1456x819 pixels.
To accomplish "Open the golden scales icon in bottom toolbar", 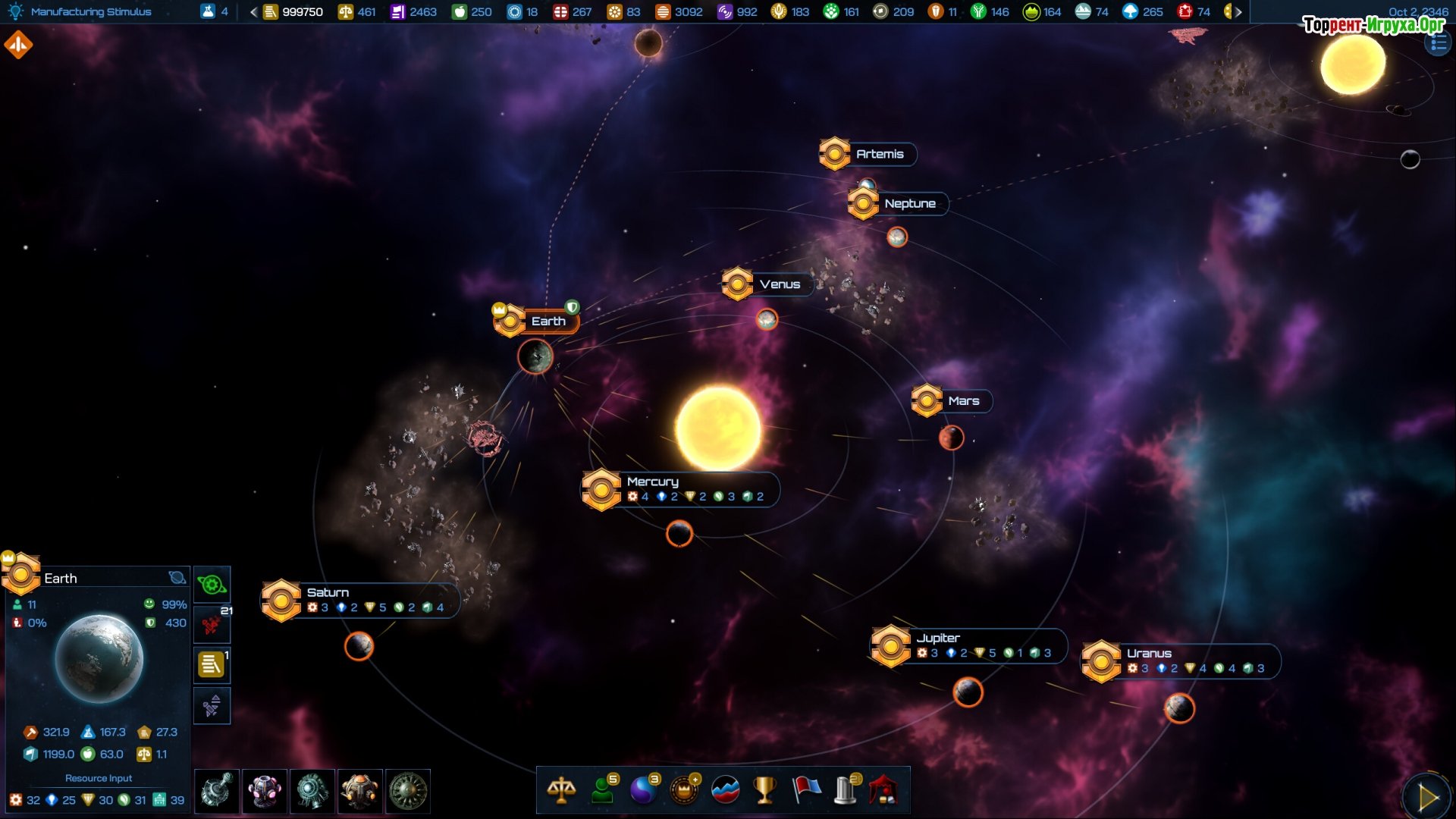I will click(561, 790).
